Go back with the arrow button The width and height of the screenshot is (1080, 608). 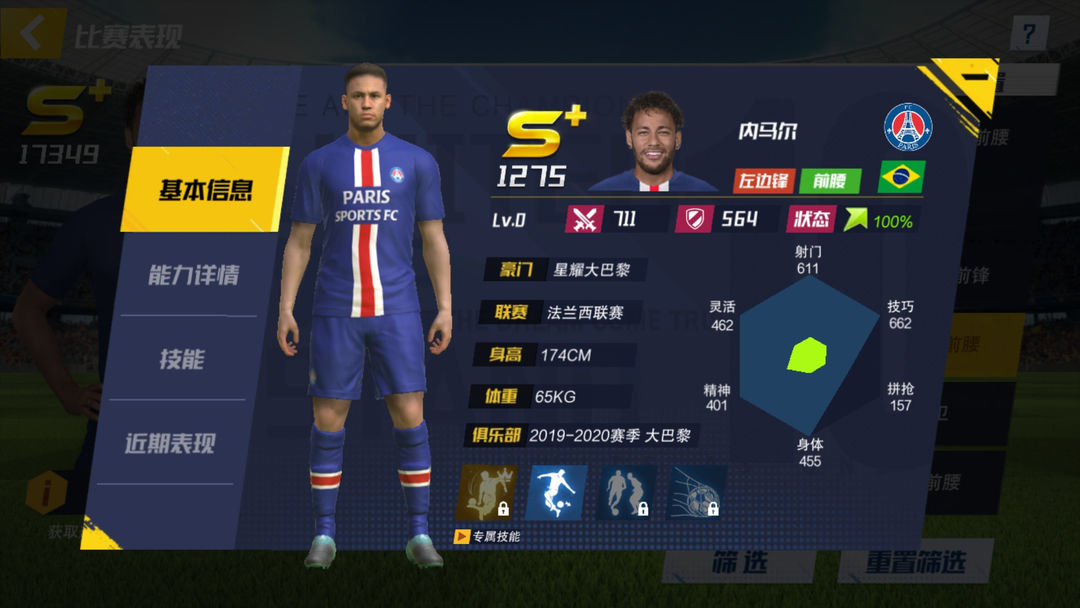(32, 34)
